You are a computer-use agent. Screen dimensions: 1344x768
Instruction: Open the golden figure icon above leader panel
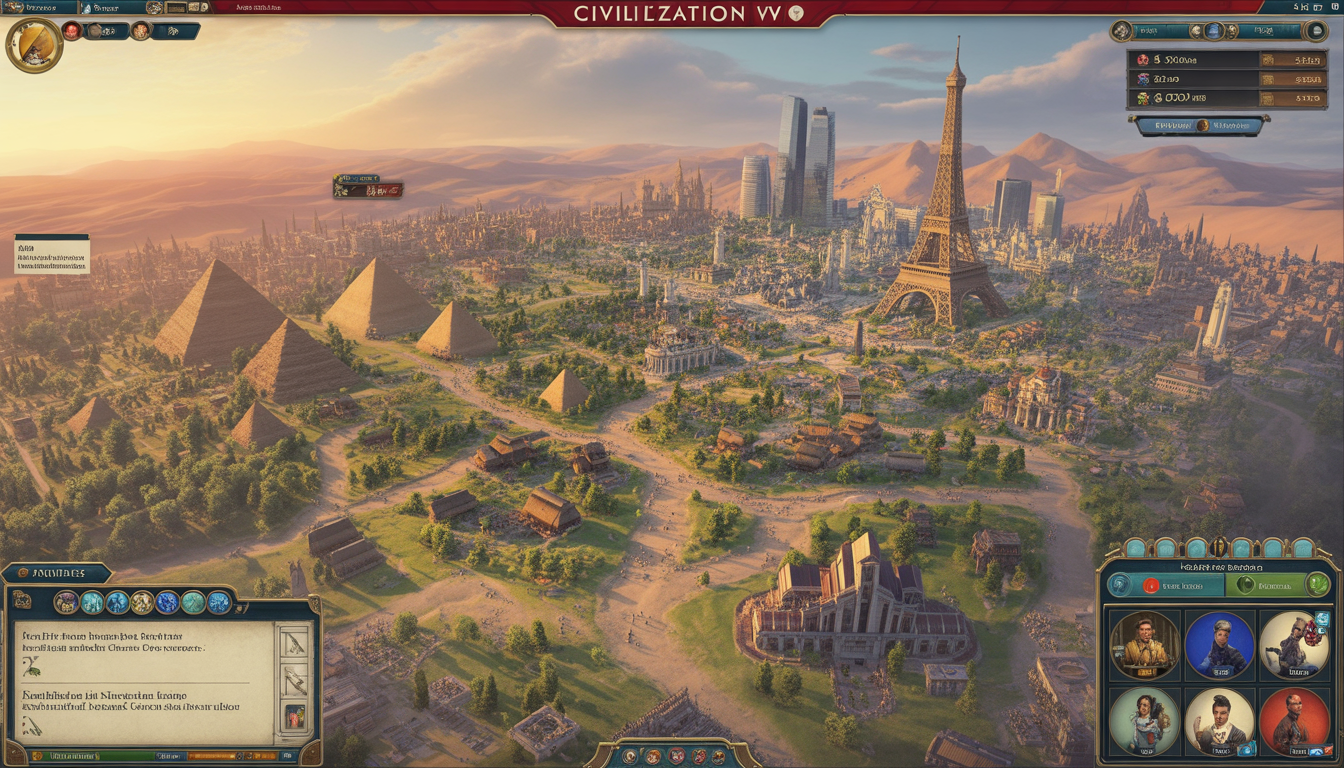(x=1219, y=548)
